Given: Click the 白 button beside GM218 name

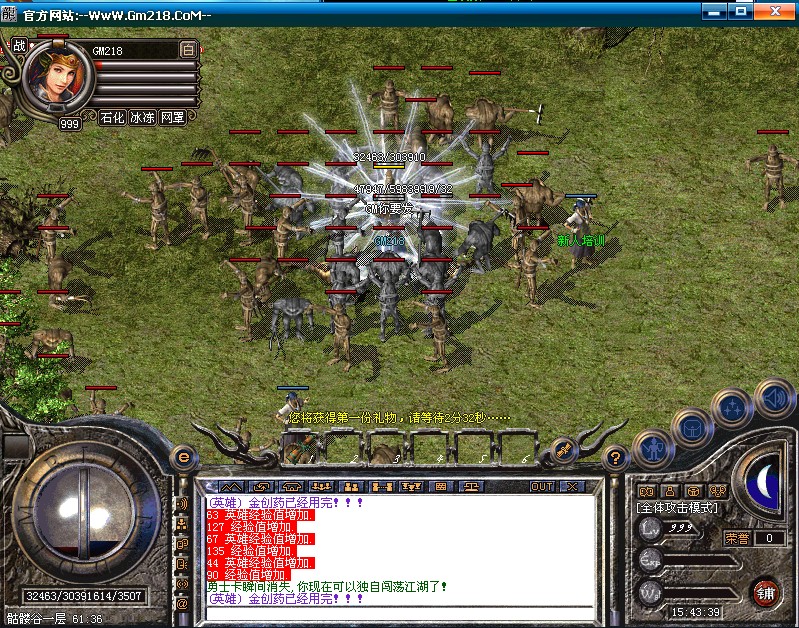Looking at the screenshot, I should (x=188, y=49).
